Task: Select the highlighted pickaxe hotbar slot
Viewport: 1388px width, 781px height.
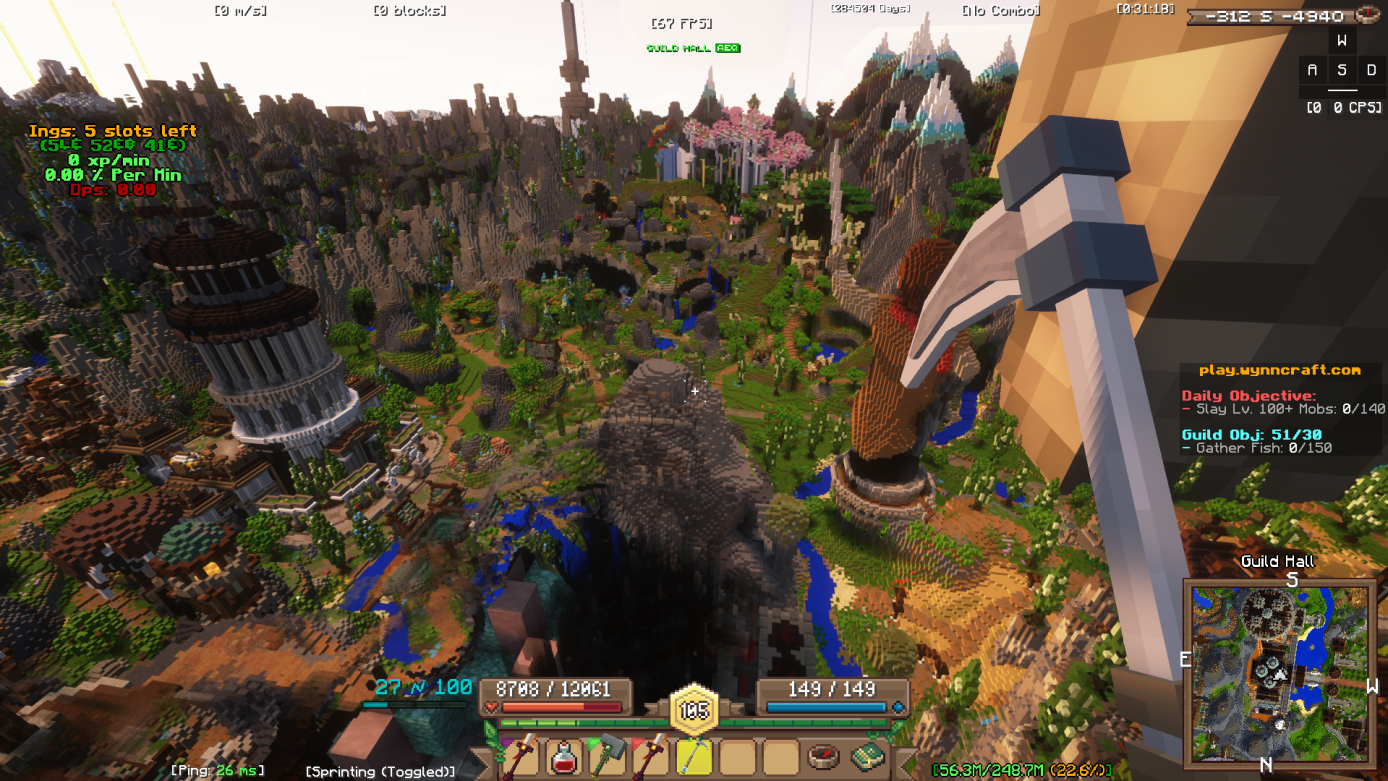Action: [694, 757]
